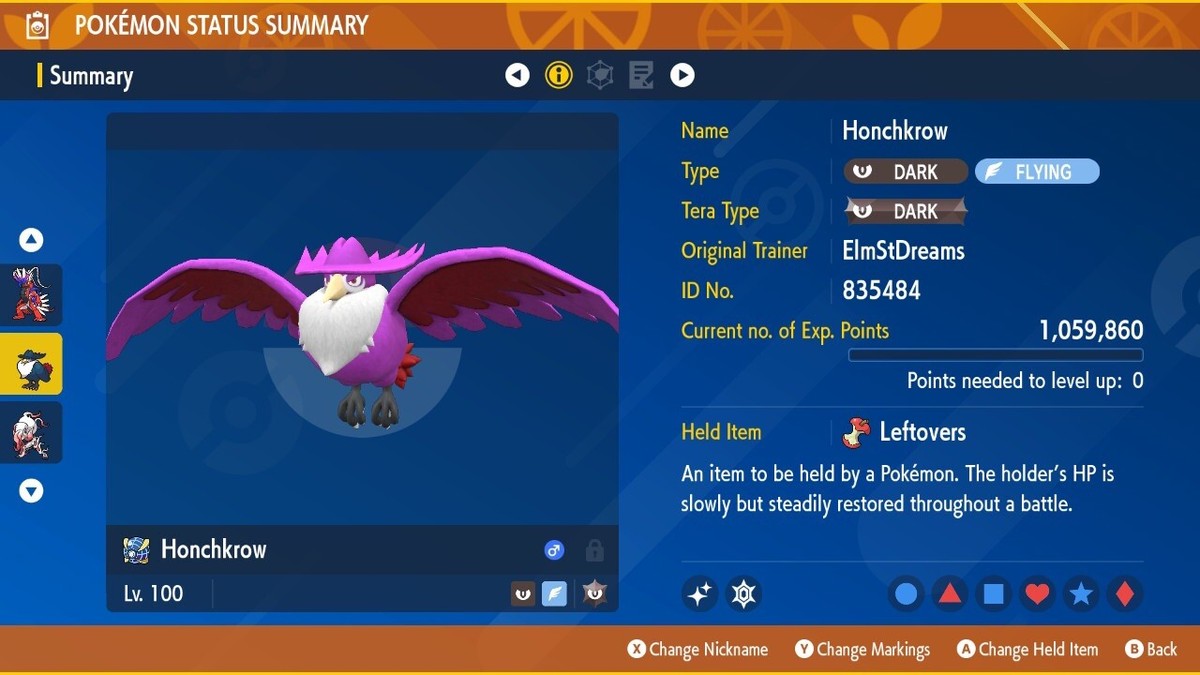Toggle the red diamond marking
This screenshot has width=1200, height=675.
1124,594
